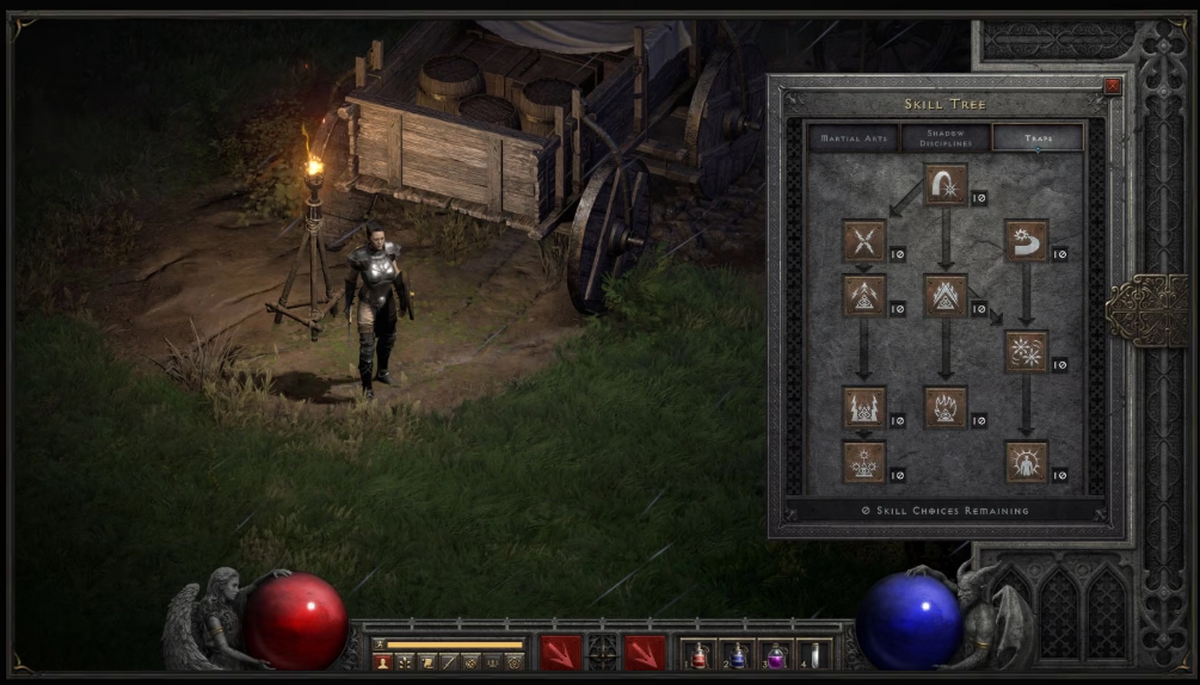Pick the Wake of Inferno skill

(945, 407)
